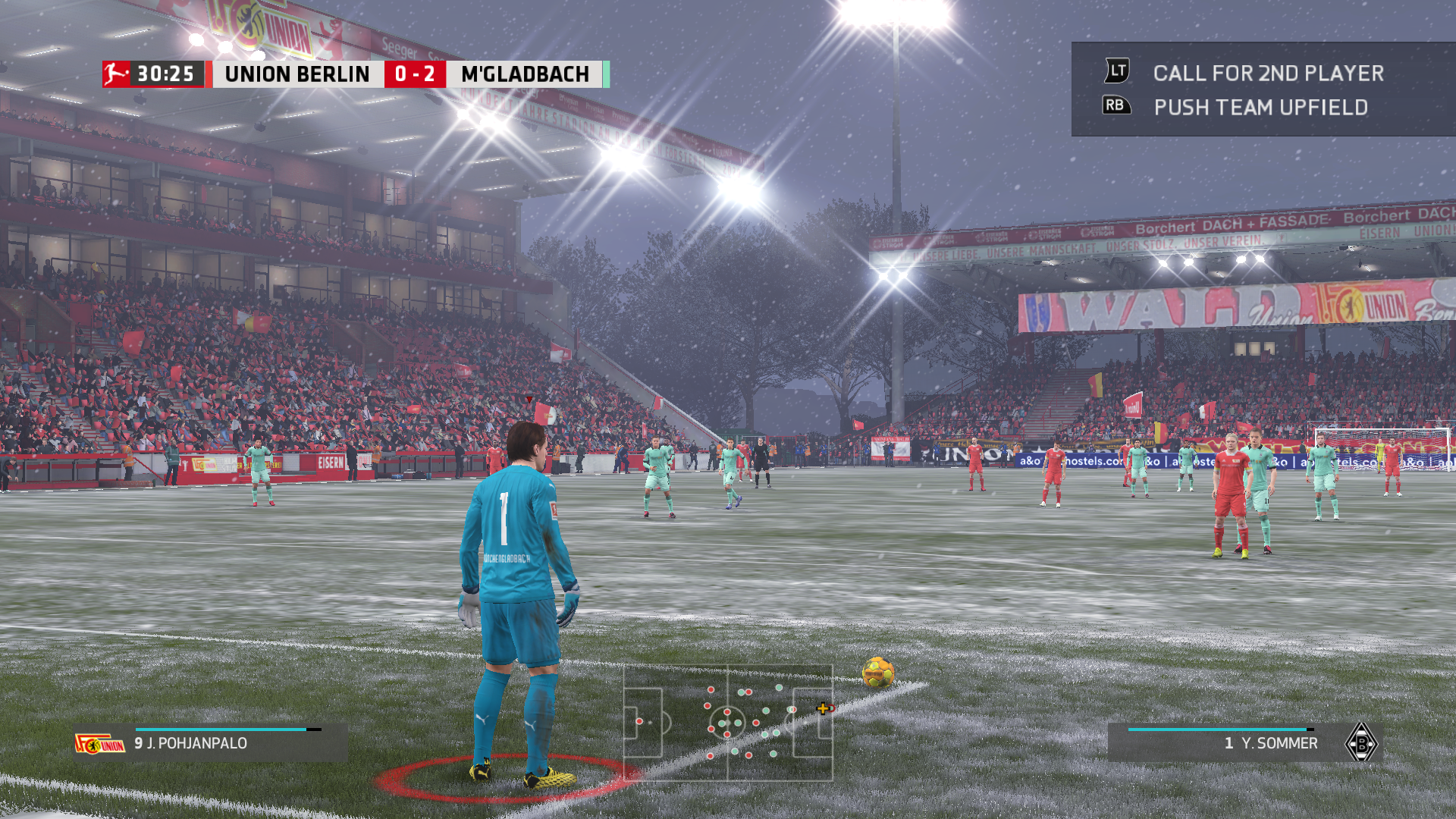Click the Bundesliga logo on the scoreboard

[116, 74]
